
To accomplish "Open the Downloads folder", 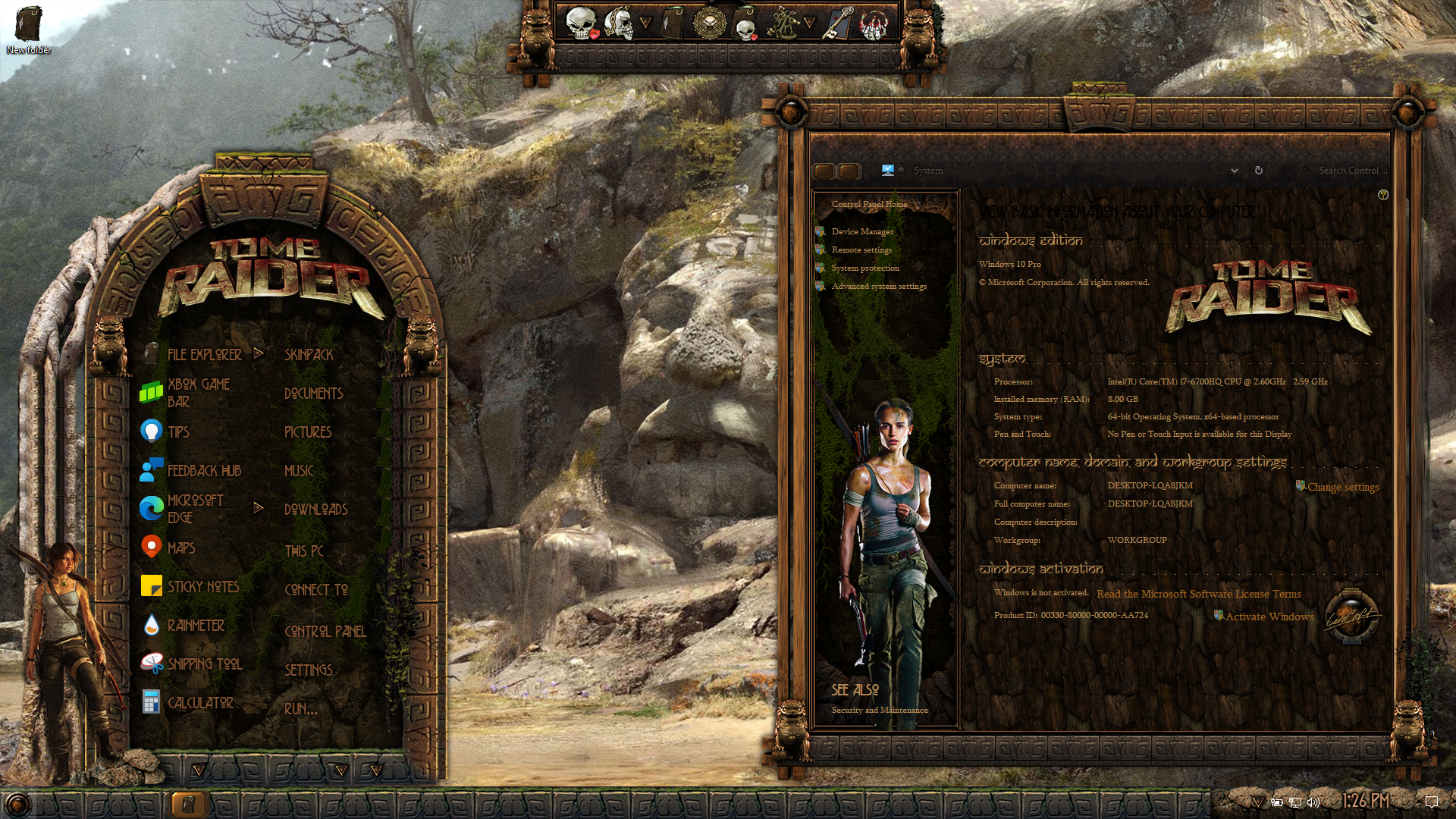I will pyautogui.click(x=315, y=510).
